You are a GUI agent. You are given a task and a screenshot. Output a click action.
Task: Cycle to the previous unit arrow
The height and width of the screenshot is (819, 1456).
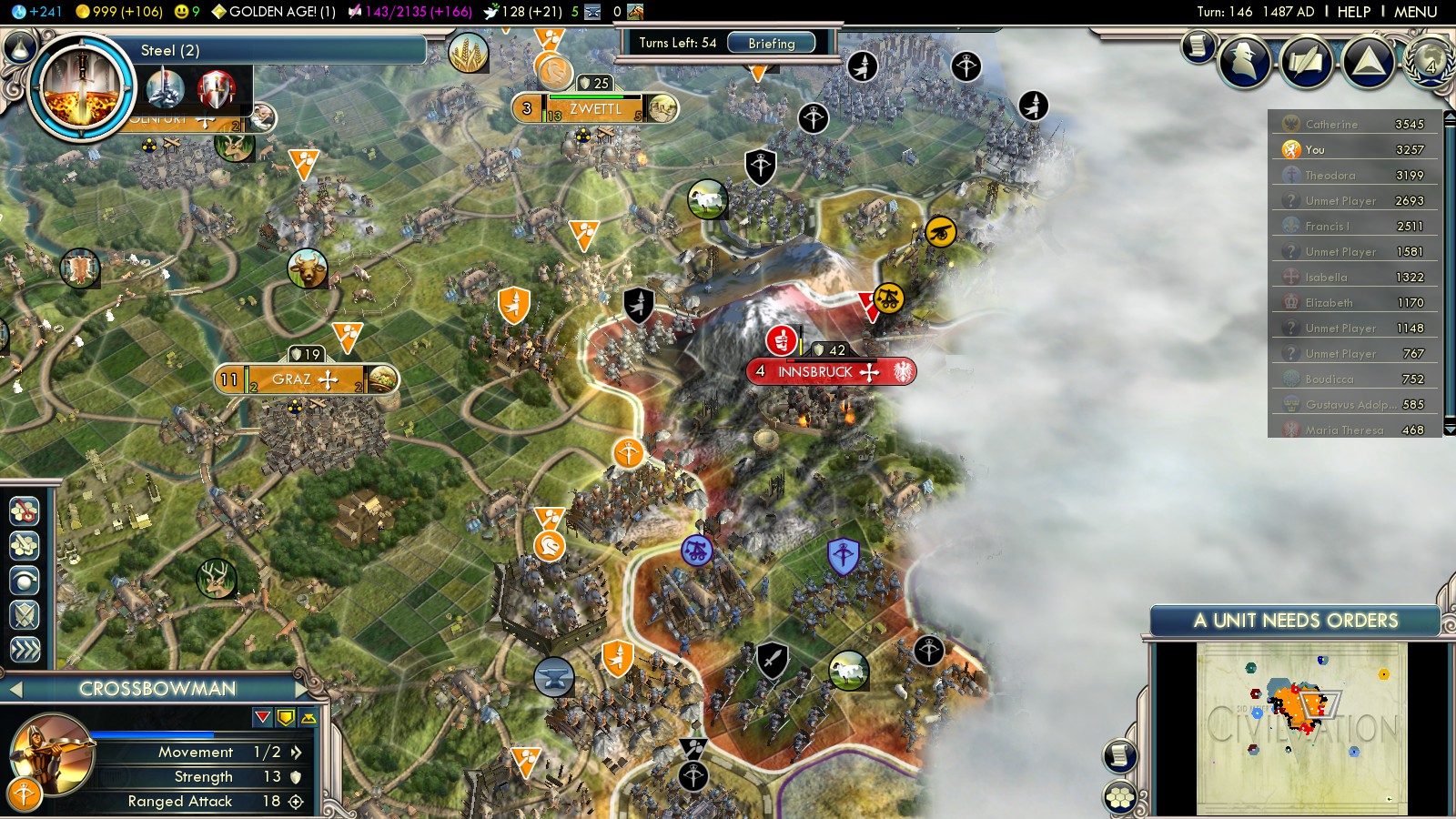tap(15, 689)
